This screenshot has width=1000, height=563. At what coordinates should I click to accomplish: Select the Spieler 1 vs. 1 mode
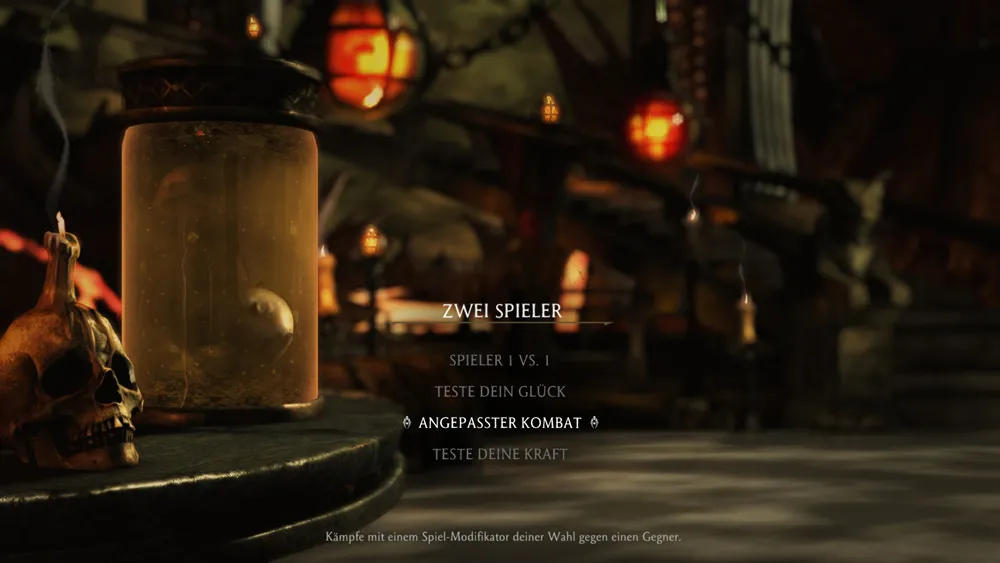tap(500, 360)
